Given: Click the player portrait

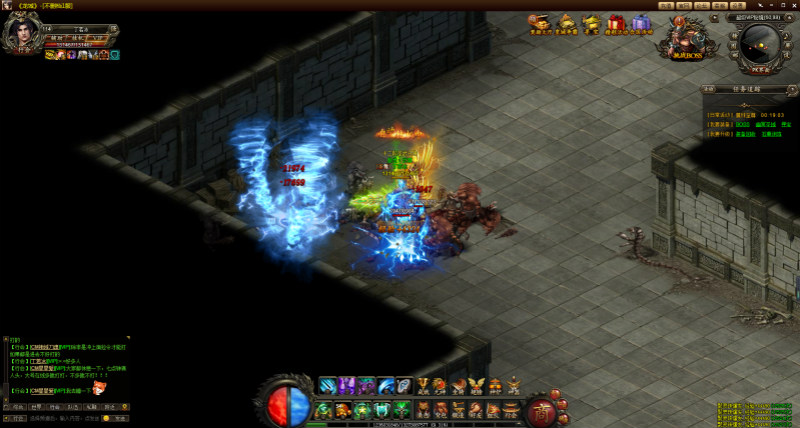Looking at the screenshot, I should (22, 34).
